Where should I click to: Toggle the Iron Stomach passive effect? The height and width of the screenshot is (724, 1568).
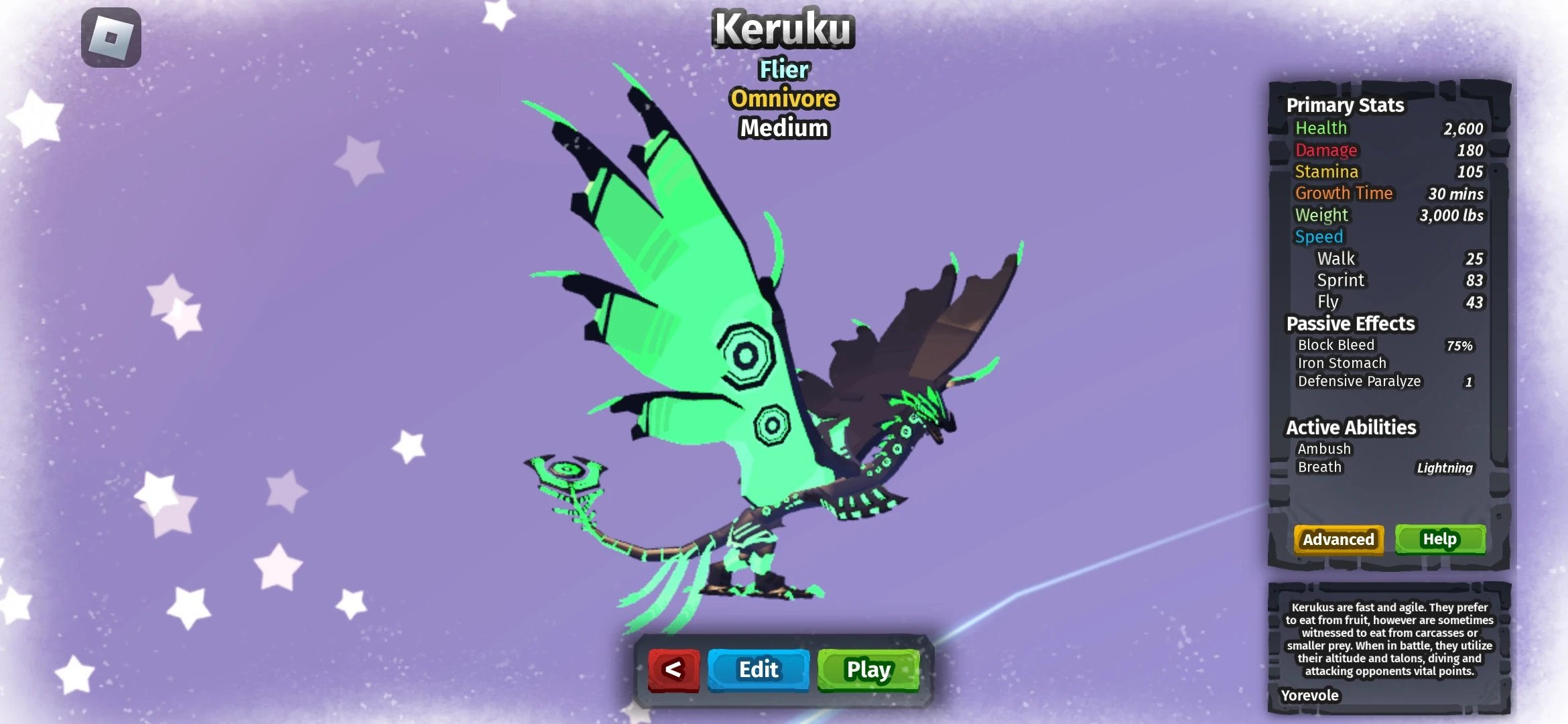point(1341,363)
